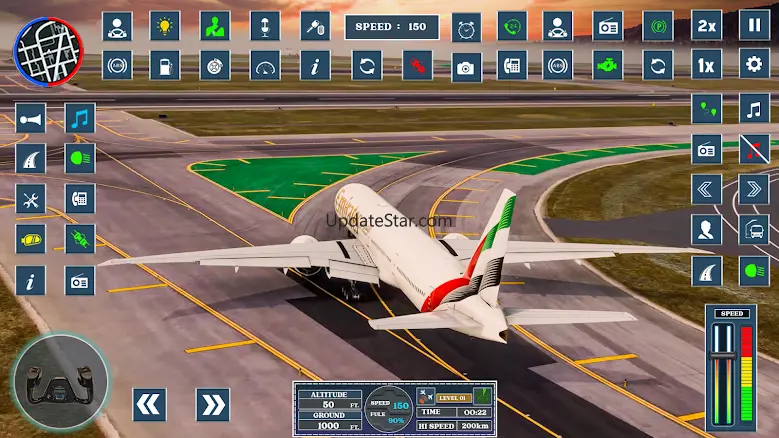Click the green engine icon
Image resolution: width=779 pixels, height=438 pixels.
607,66
